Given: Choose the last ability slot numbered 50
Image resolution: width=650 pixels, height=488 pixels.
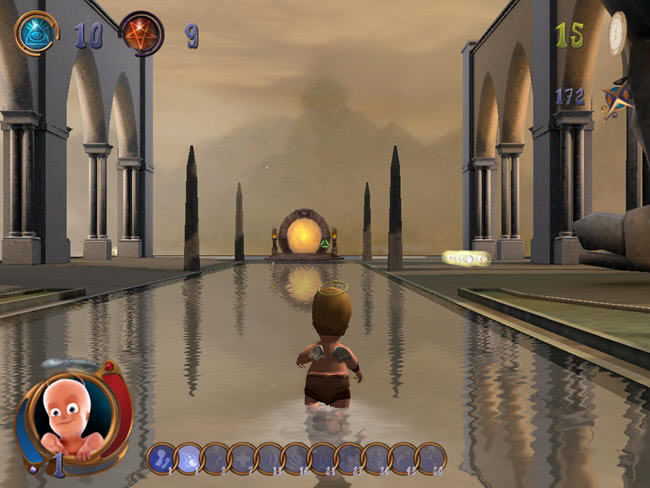Looking at the screenshot, I should pos(431,458).
